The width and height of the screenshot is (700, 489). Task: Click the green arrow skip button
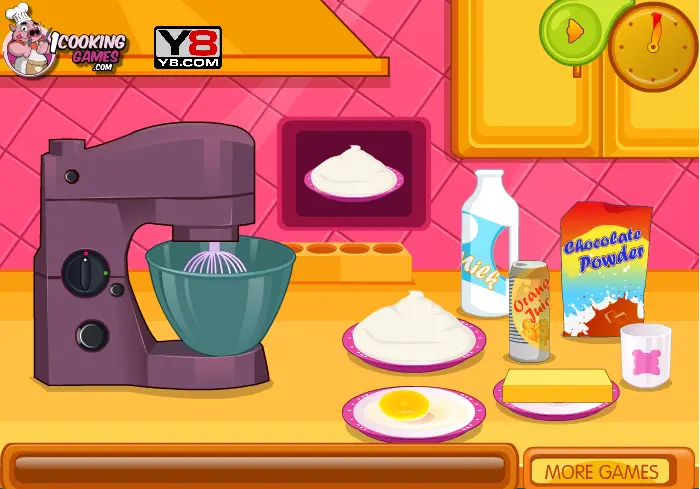pos(573,32)
